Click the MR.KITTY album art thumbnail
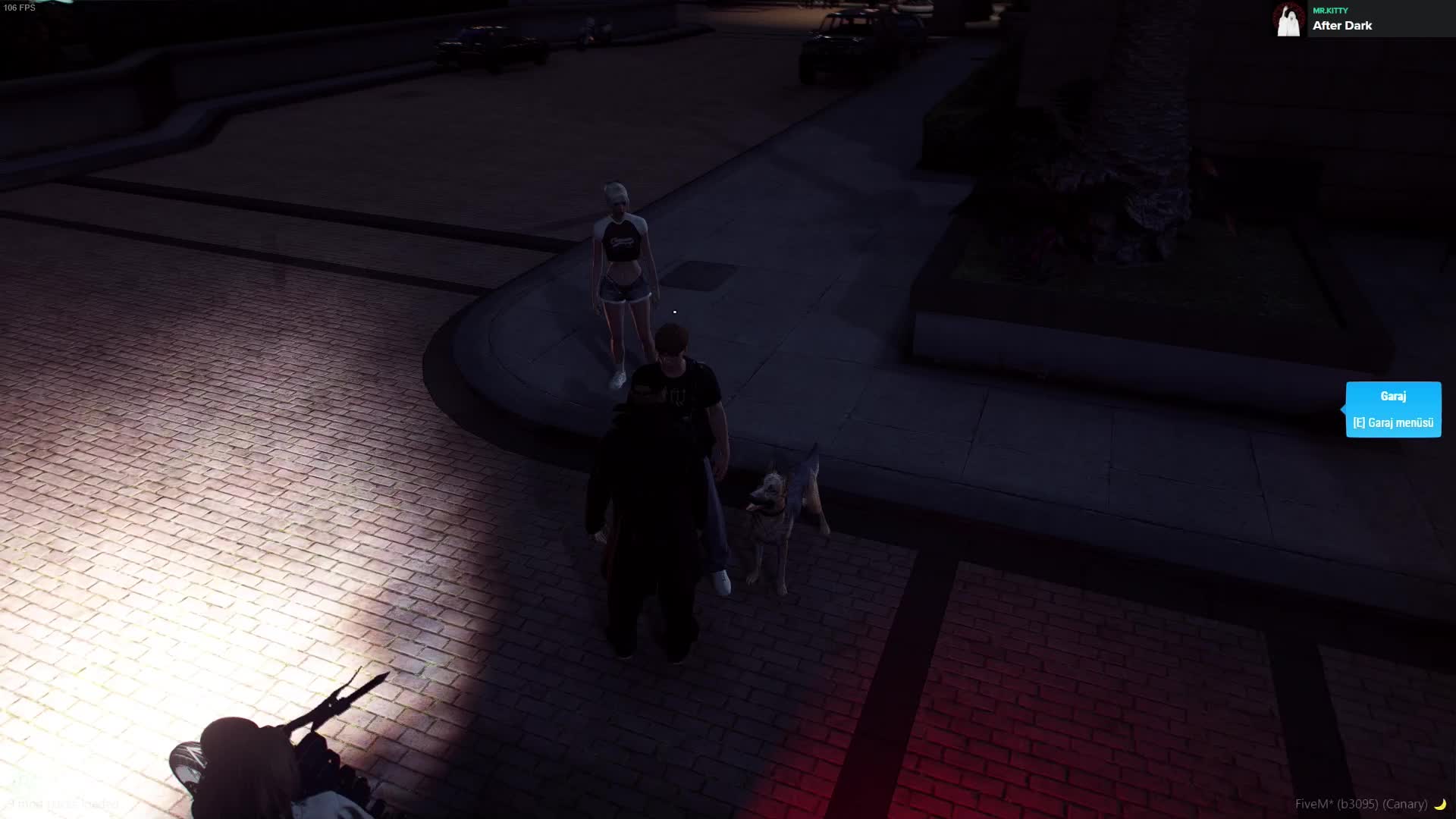The image size is (1456, 819). tap(1288, 20)
